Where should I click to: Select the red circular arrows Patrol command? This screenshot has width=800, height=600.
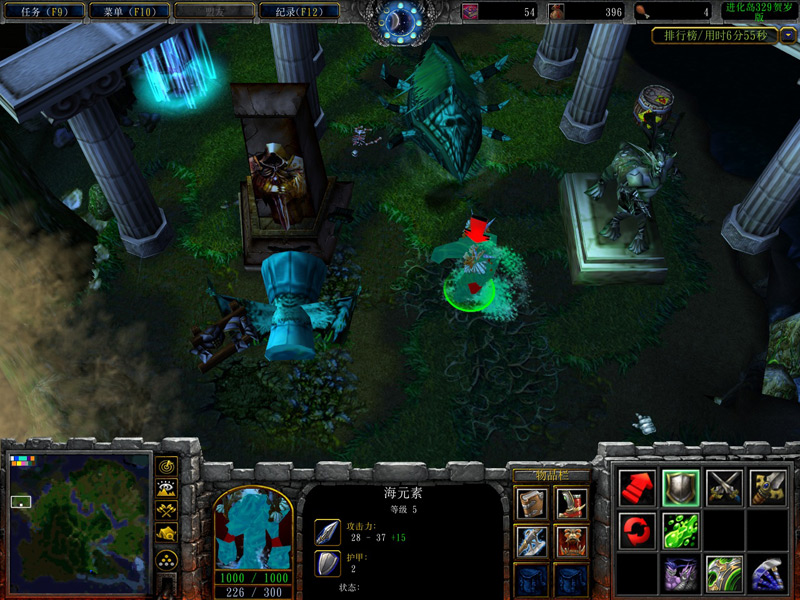click(637, 530)
